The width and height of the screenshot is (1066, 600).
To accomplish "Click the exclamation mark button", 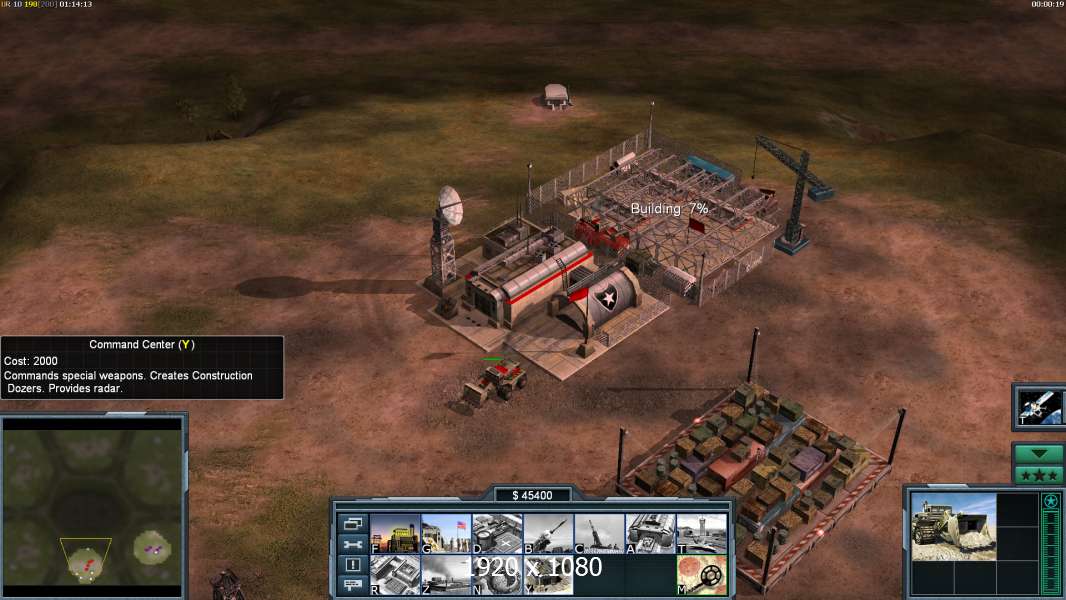I will pyautogui.click(x=352, y=565).
